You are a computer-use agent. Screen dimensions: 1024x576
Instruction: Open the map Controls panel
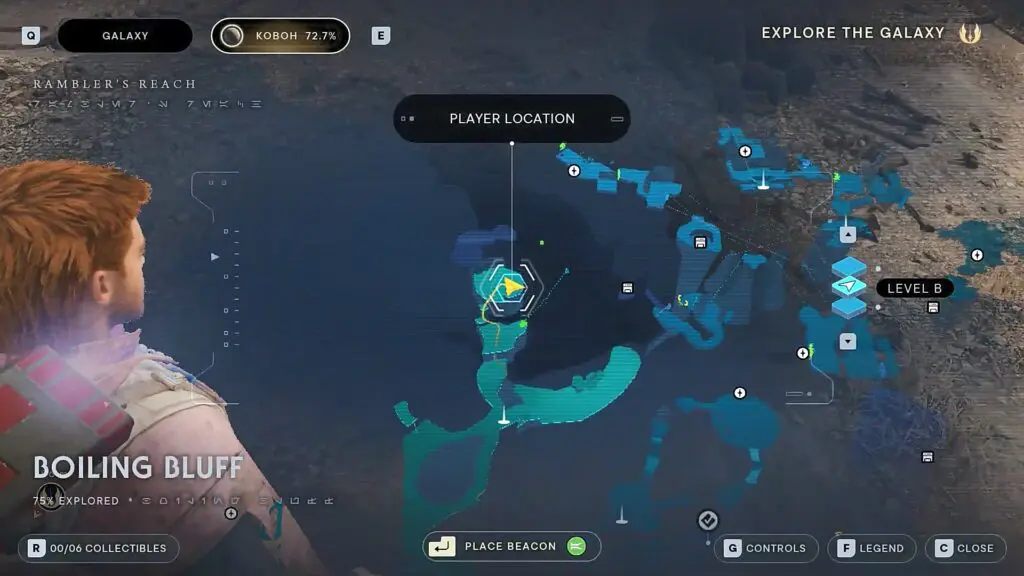pyautogui.click(x=765, y=548)
